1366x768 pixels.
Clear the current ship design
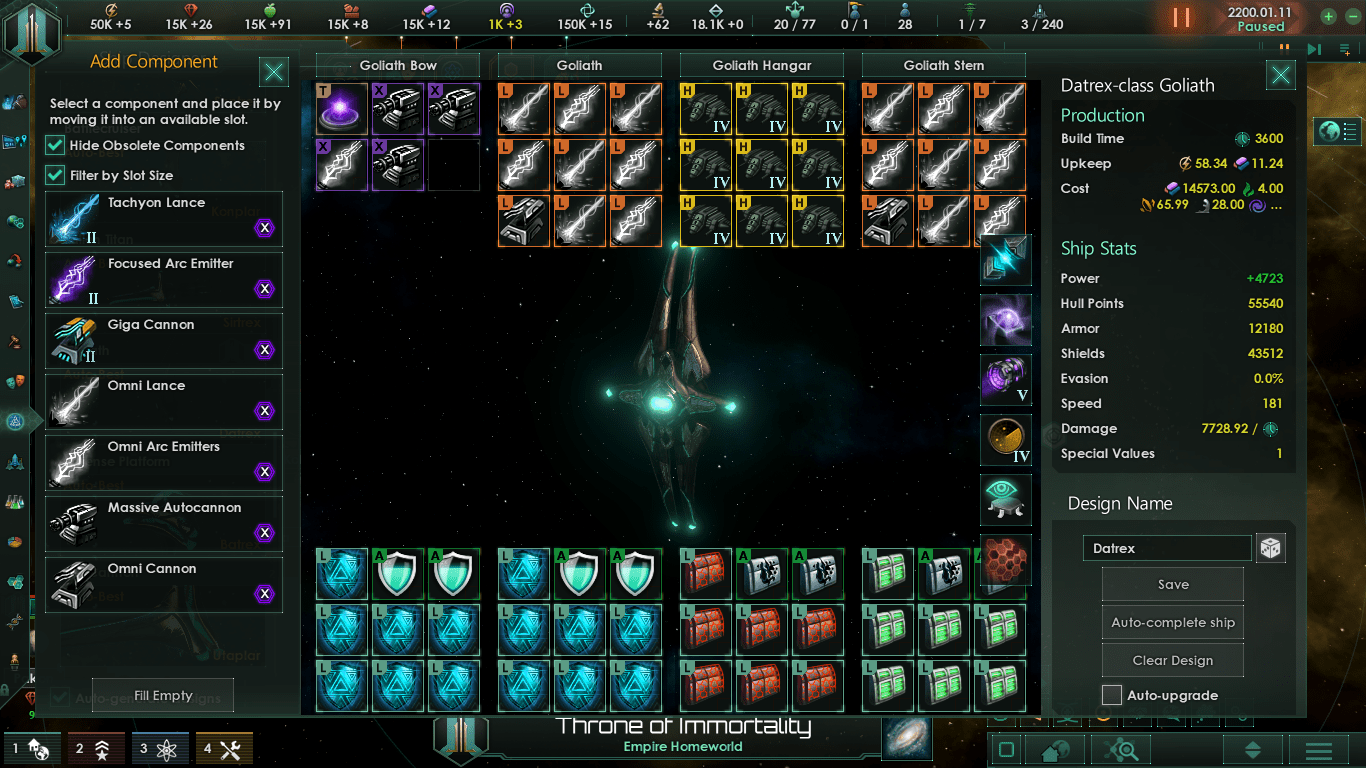click(x=1173, y=661)
